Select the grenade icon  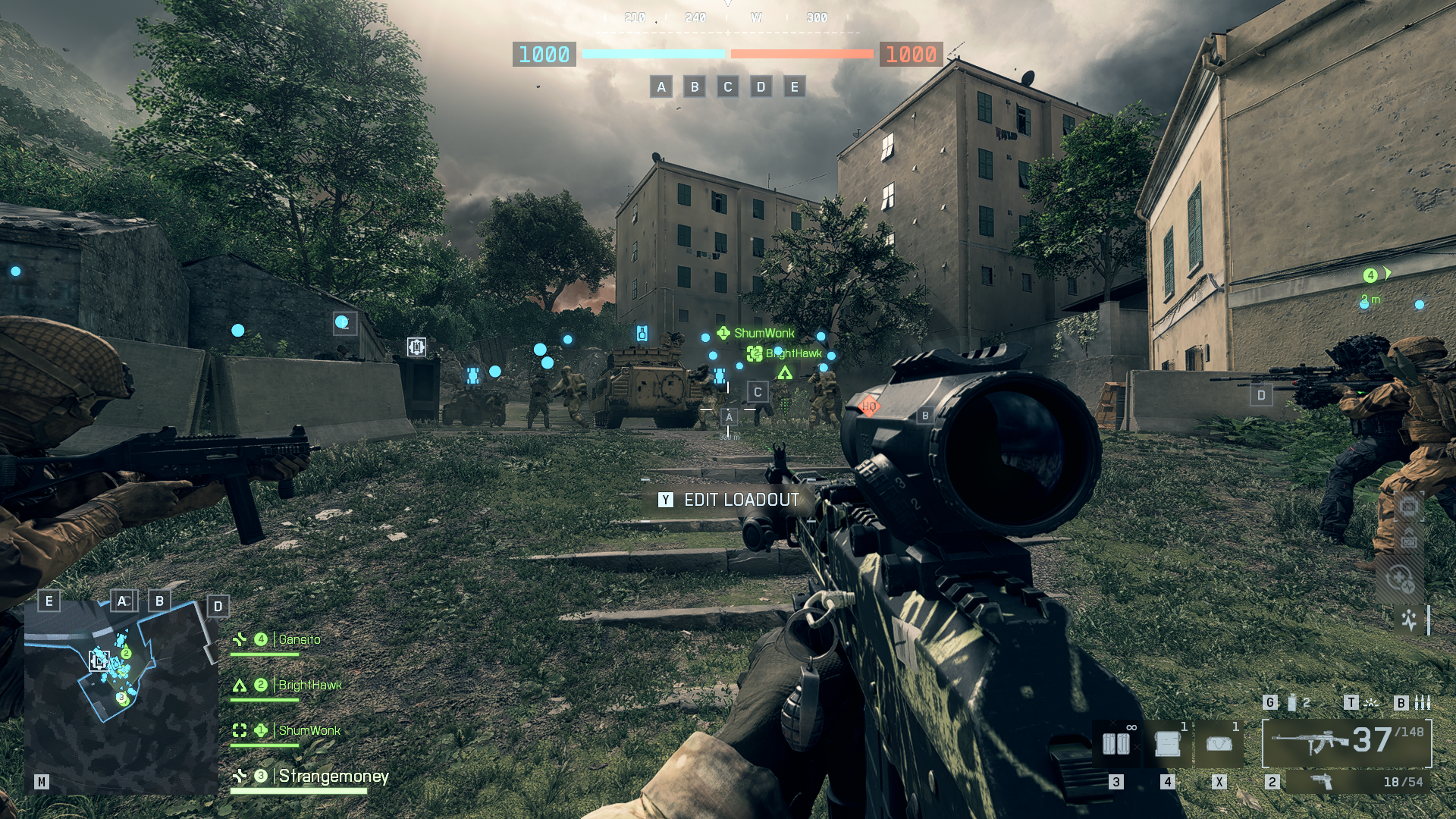coord(1292,703)
